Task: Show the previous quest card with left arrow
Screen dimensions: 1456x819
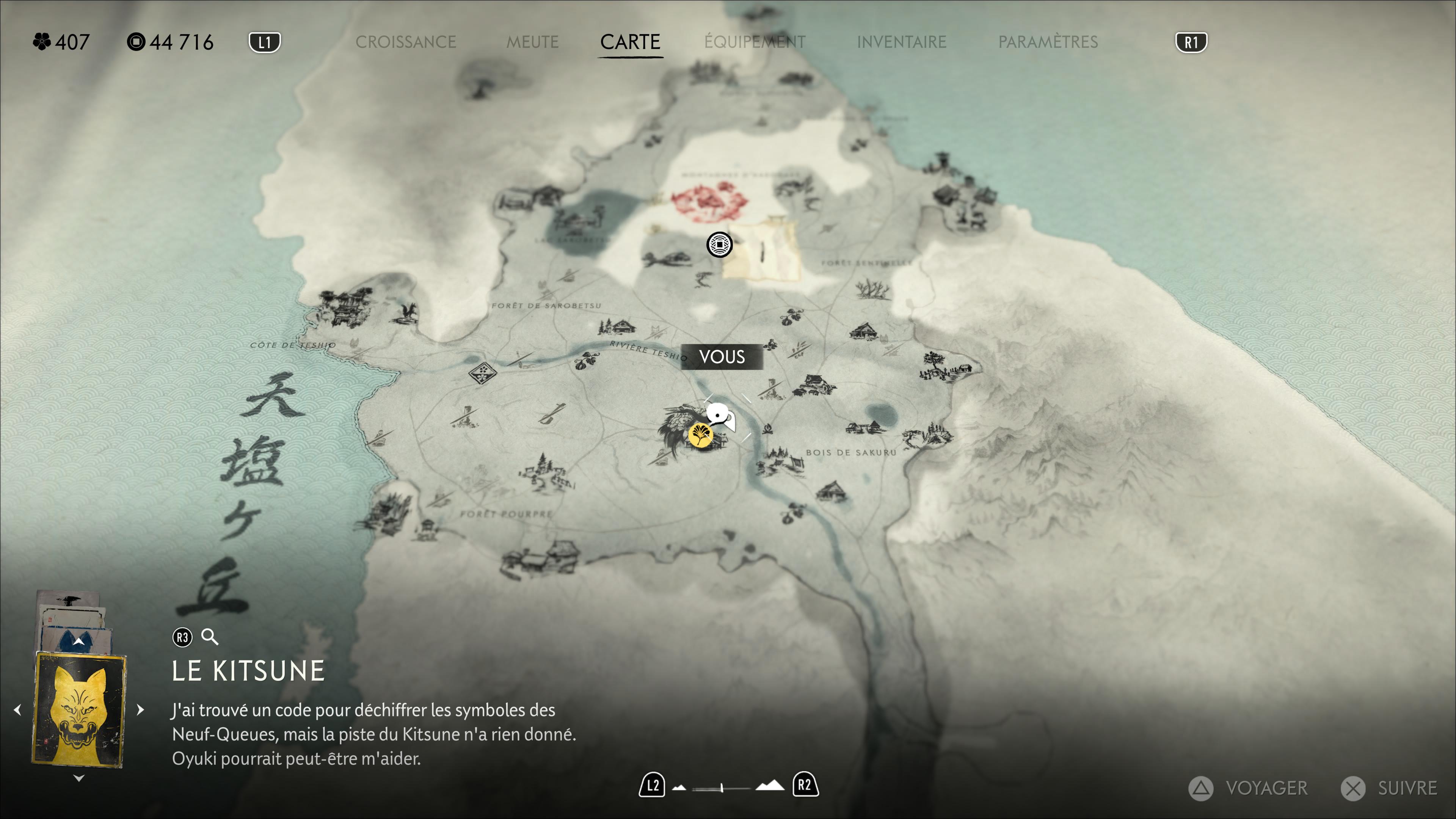Action: pyautogui.click(x=17, y=709)
